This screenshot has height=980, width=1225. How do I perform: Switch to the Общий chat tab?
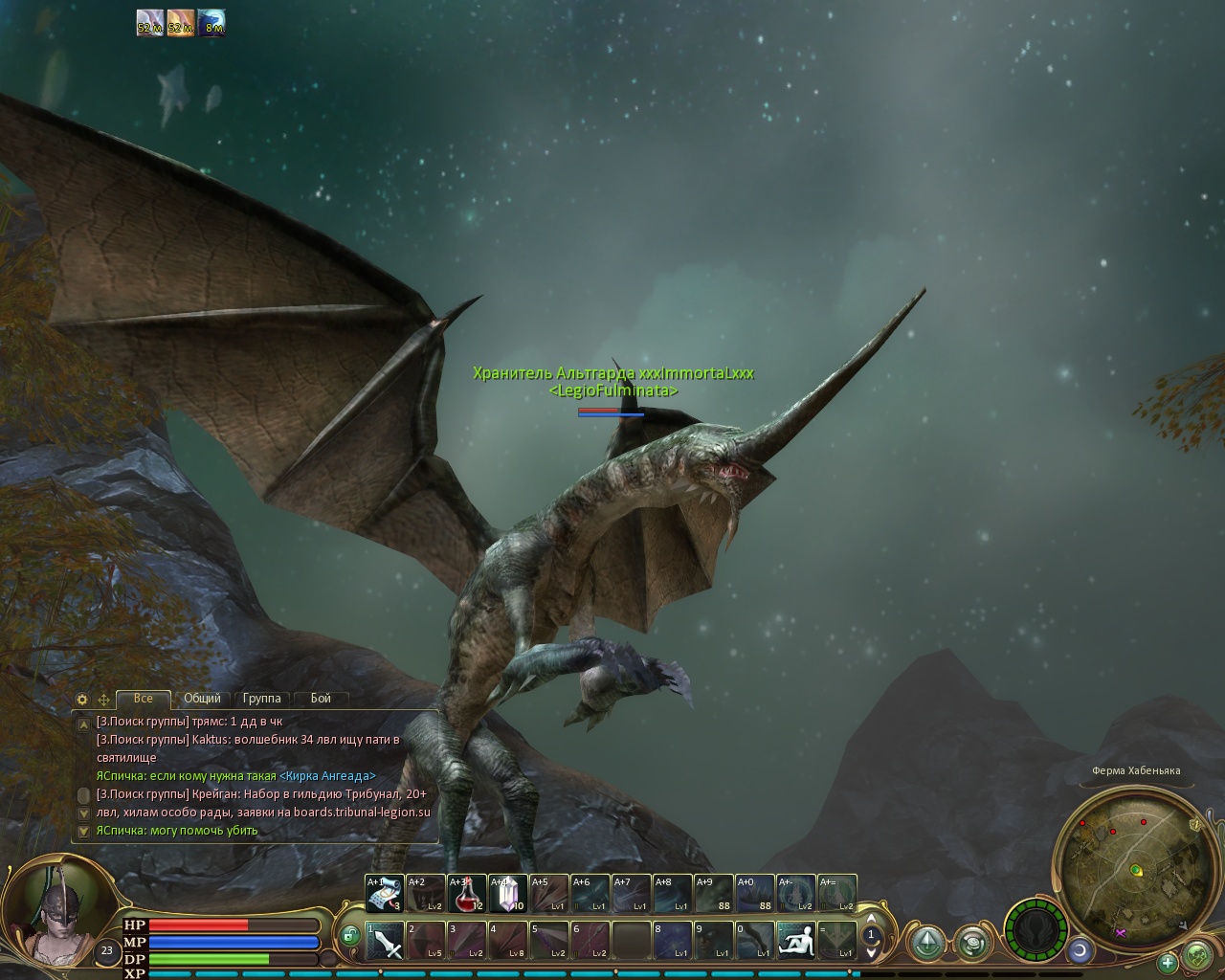click(202, 699)
